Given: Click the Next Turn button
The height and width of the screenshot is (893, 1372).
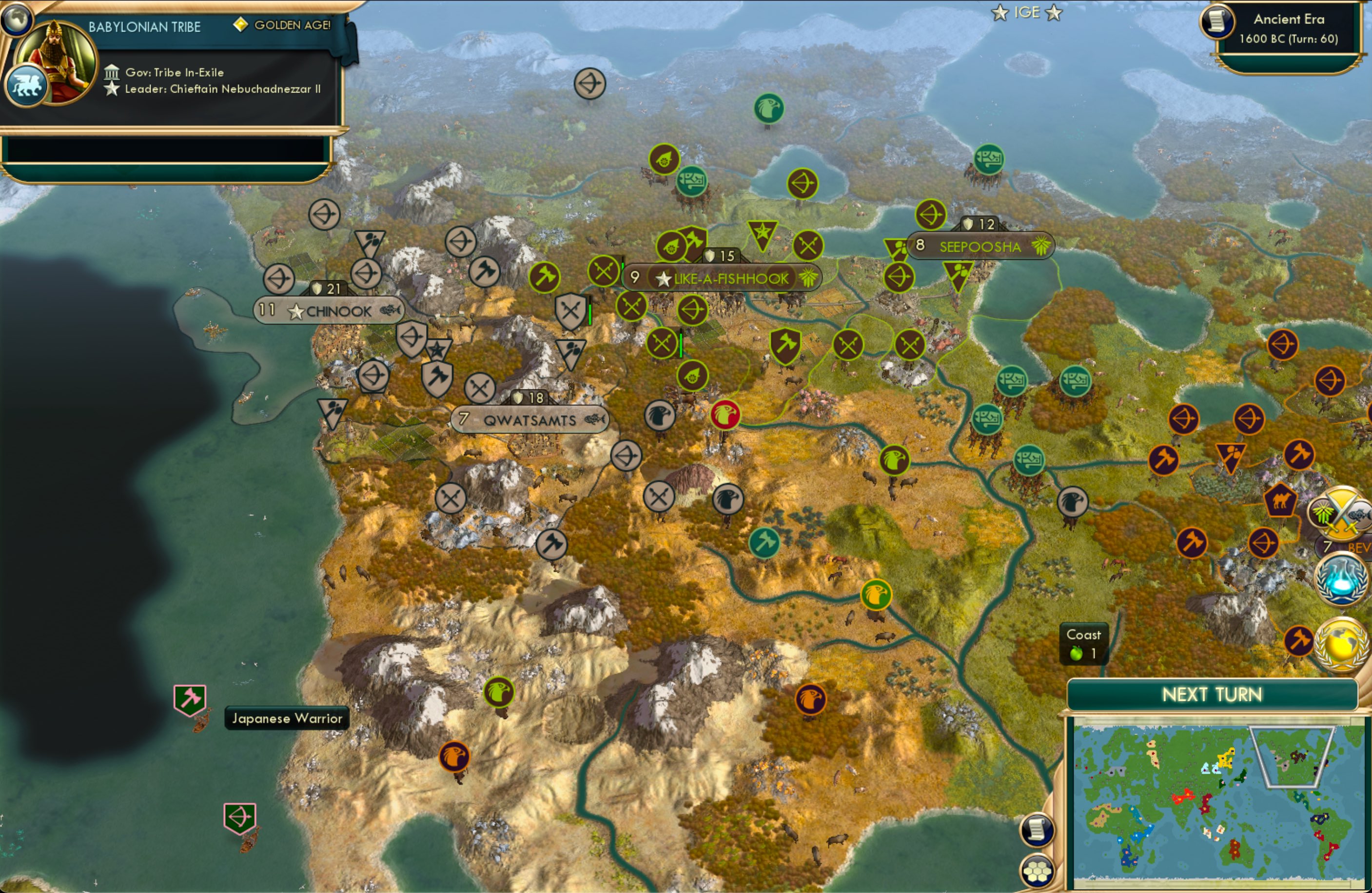Looking at the screenshot, I should pos(1214,695).
